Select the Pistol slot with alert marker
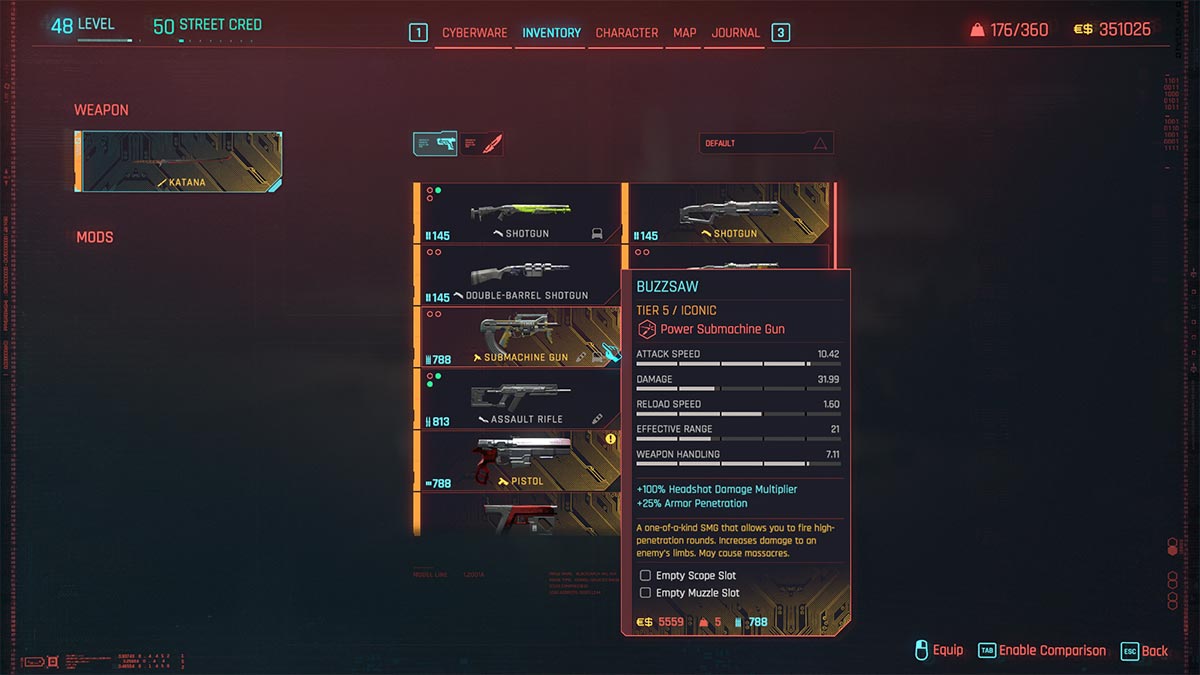1200x675 pixels. pos(520,461)
